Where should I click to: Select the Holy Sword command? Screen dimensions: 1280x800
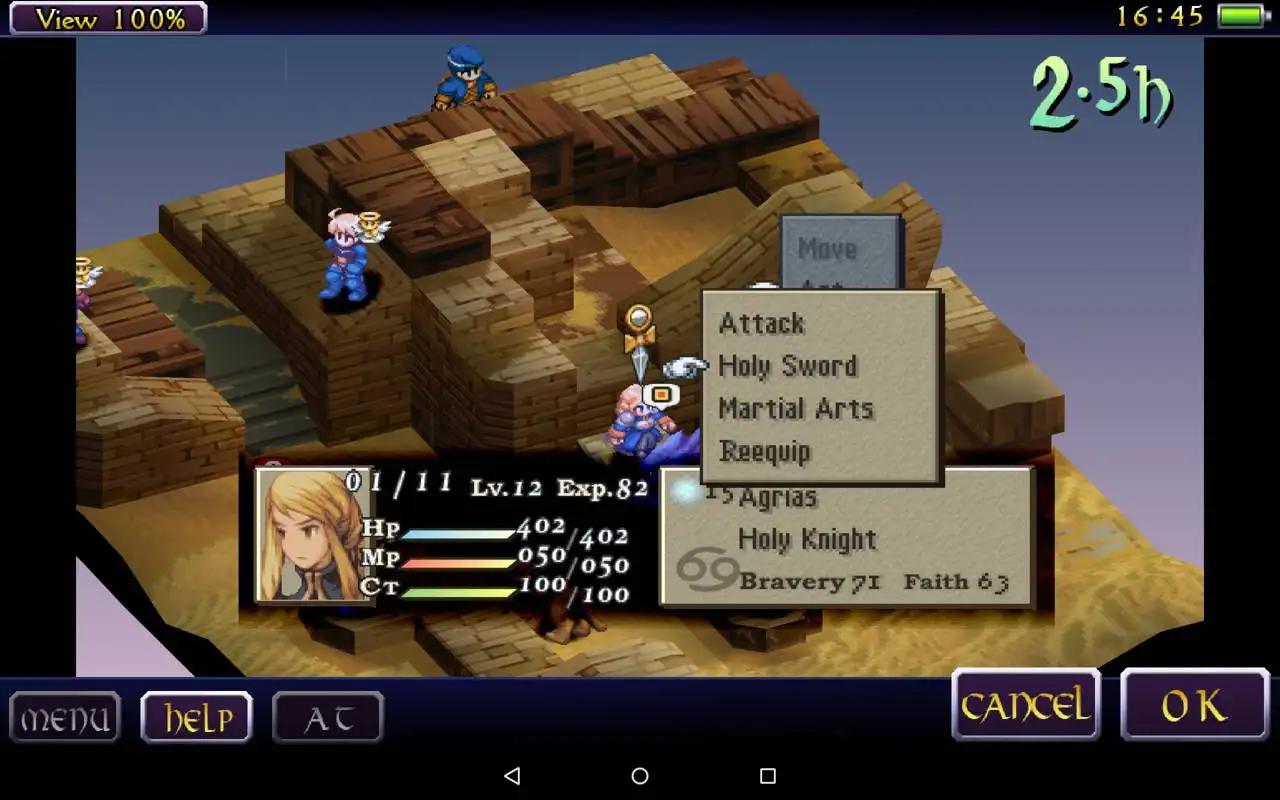[x=788, y=366]
